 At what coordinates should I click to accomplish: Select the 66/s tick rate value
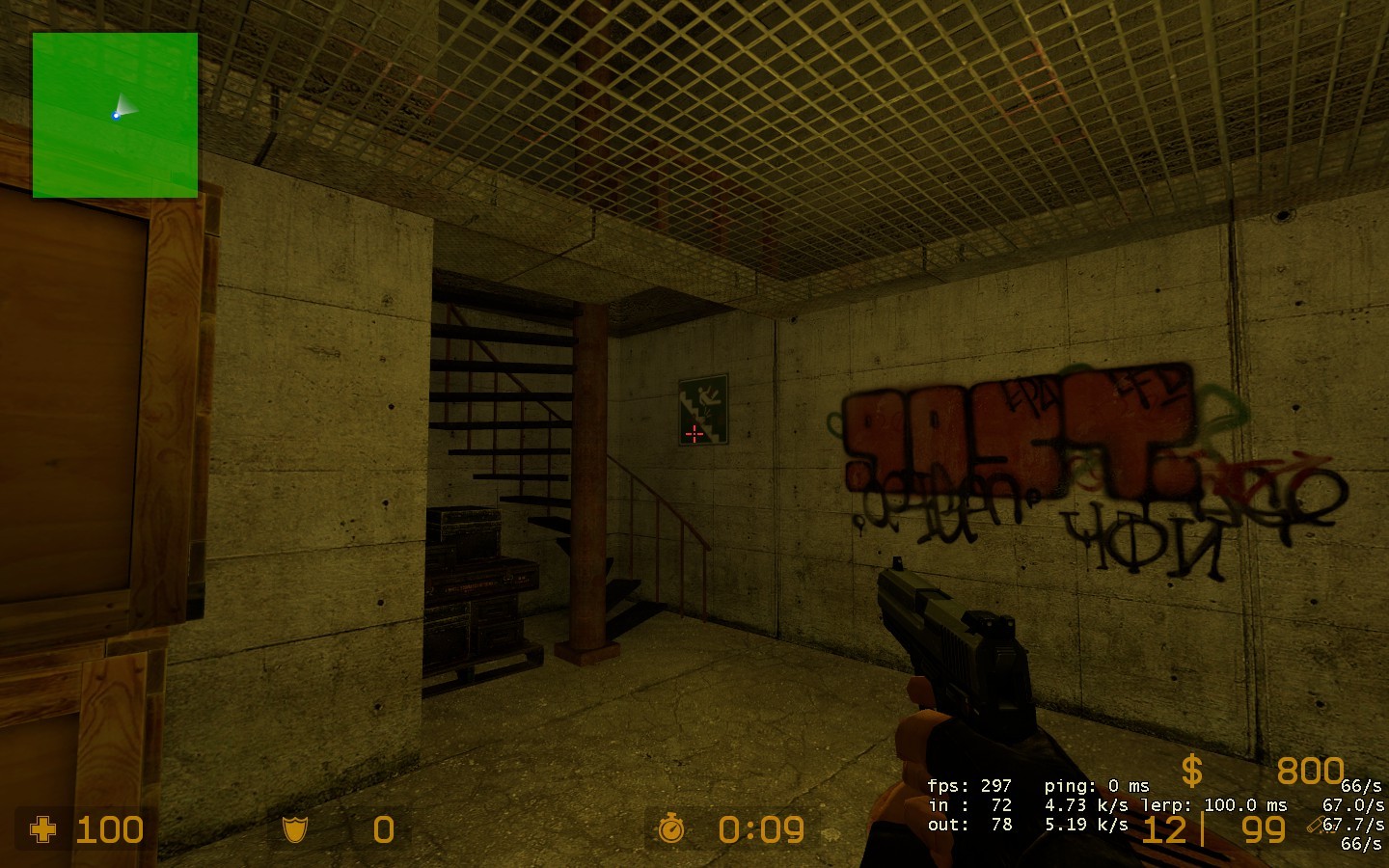pyautogui.click(x=1361, y=788)
